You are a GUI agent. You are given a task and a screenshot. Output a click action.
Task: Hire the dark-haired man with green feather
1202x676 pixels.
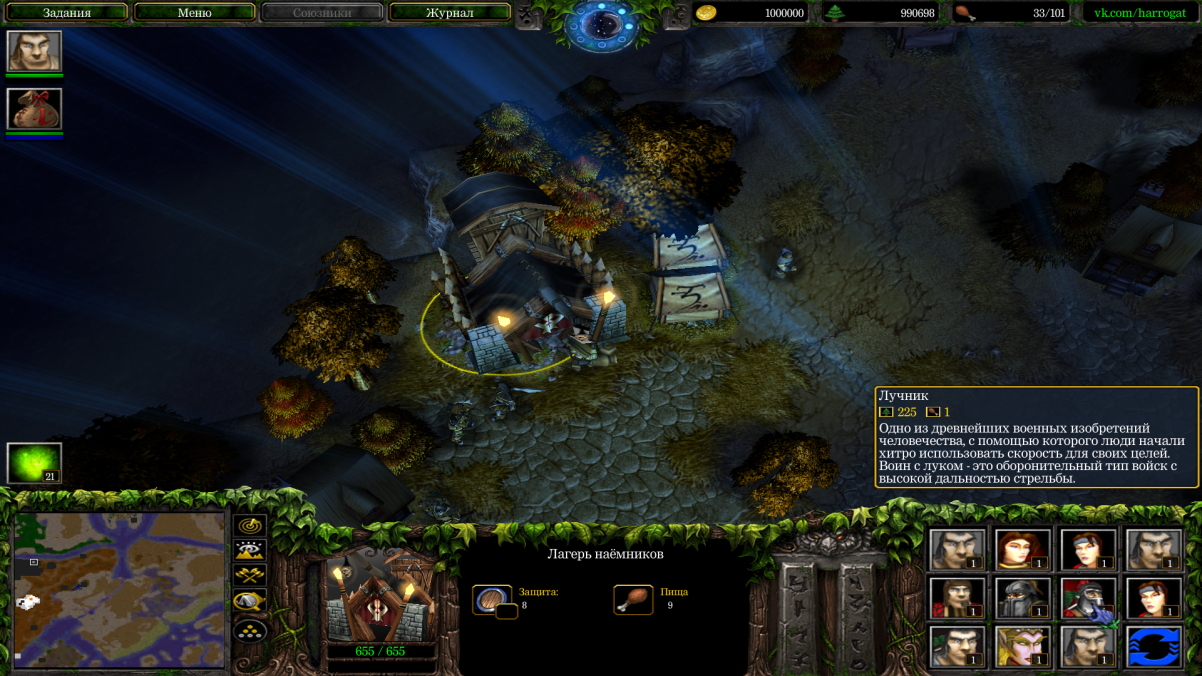(x=958, y=646)
